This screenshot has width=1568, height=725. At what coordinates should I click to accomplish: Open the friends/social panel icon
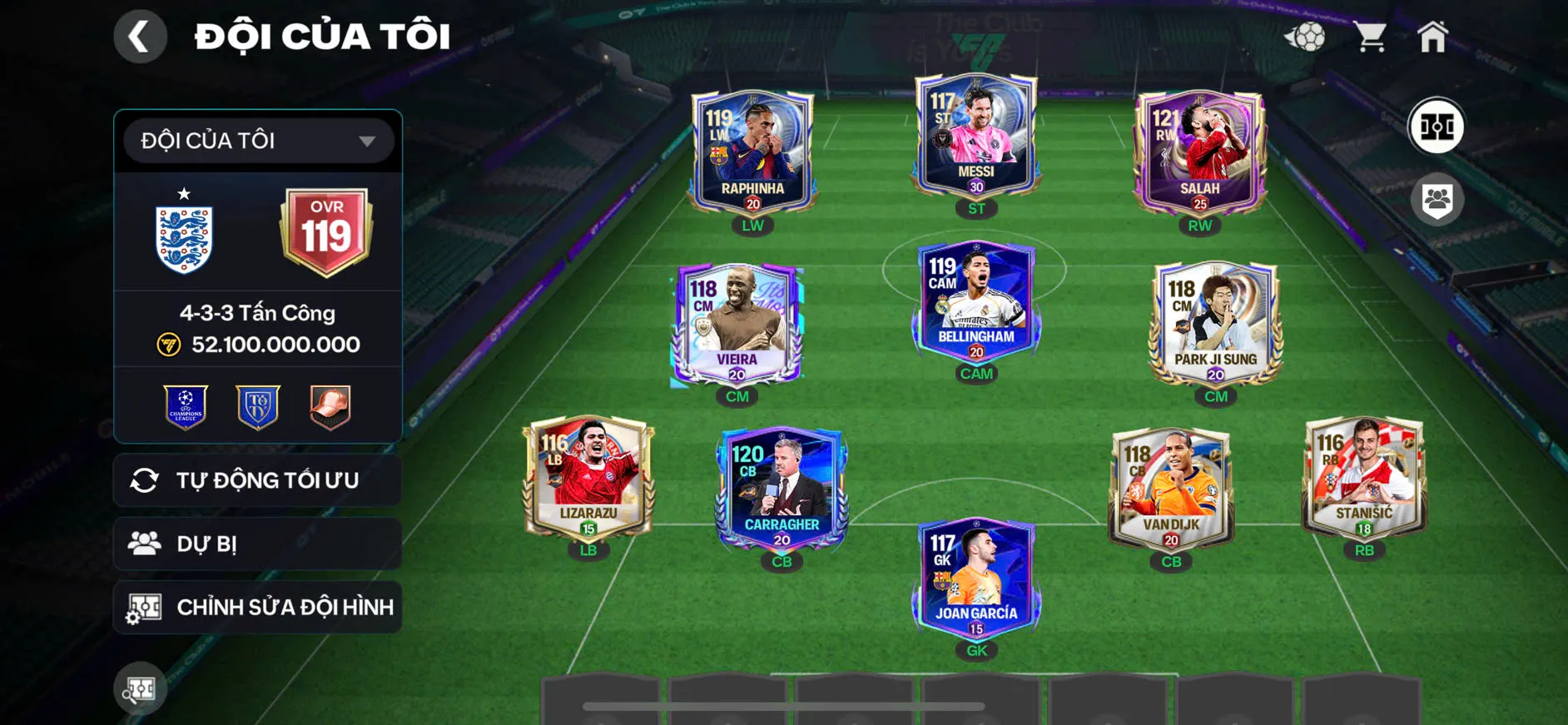1437,197
